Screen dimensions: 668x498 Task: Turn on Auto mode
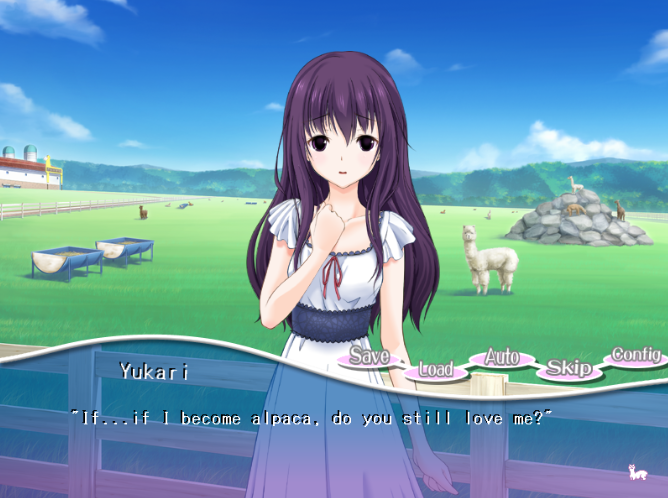tap(502, 357)
